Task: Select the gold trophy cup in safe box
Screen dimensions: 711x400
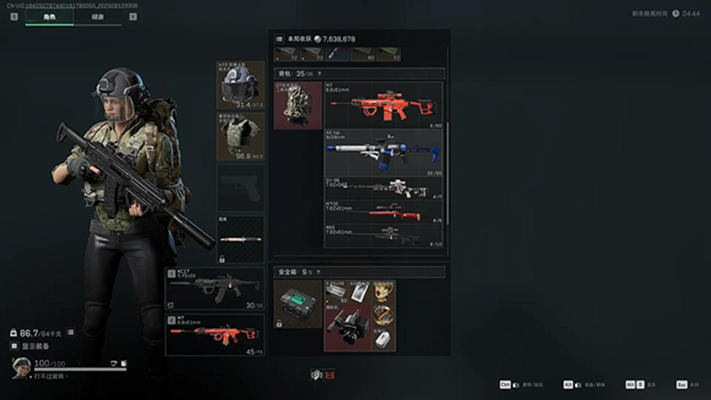Action: (x=385, y=290)
